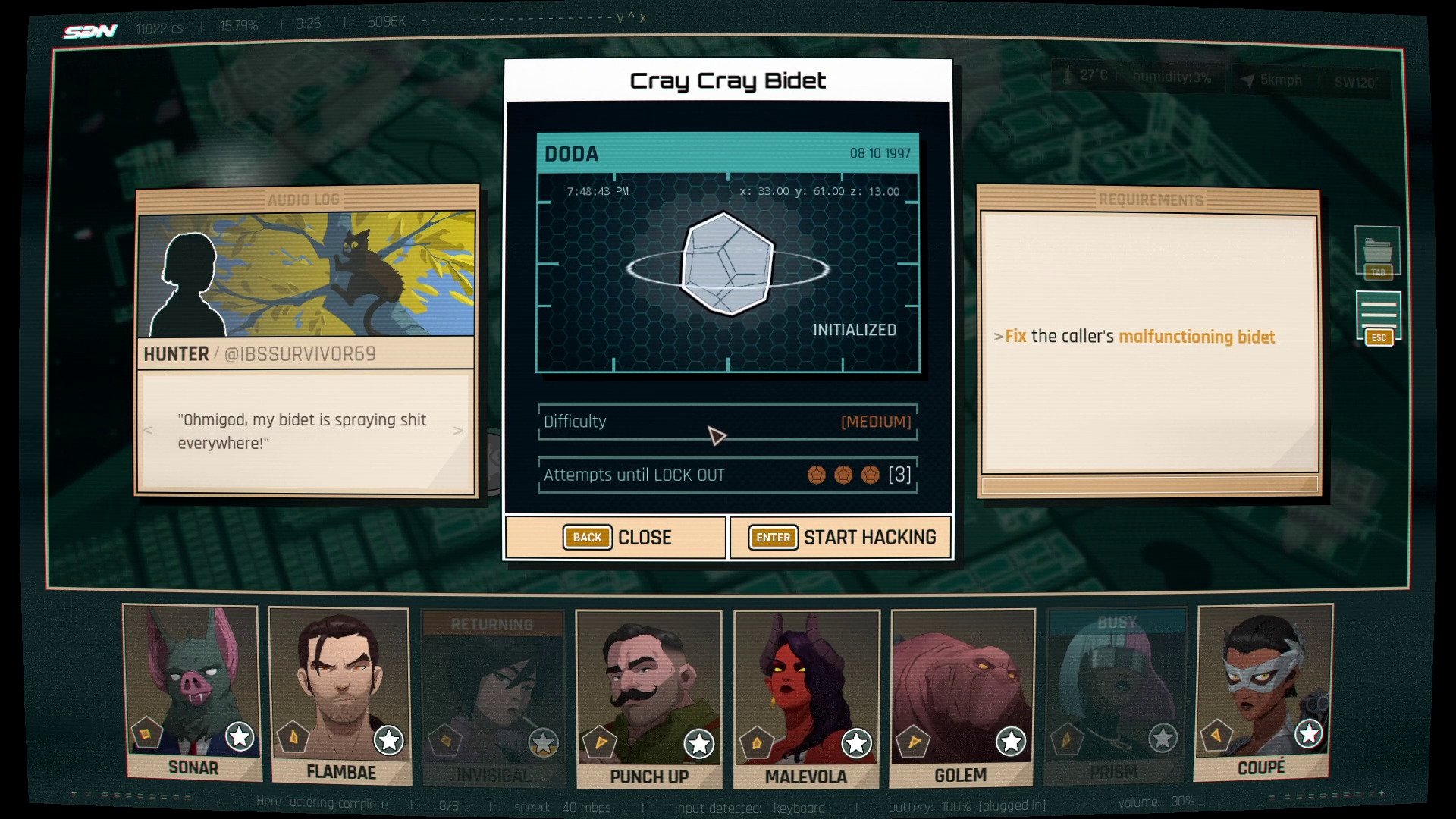The width and height of the screenshot is (1456, 819).
Task: Select hero card Sonar
Action: (x=192, y=690)
